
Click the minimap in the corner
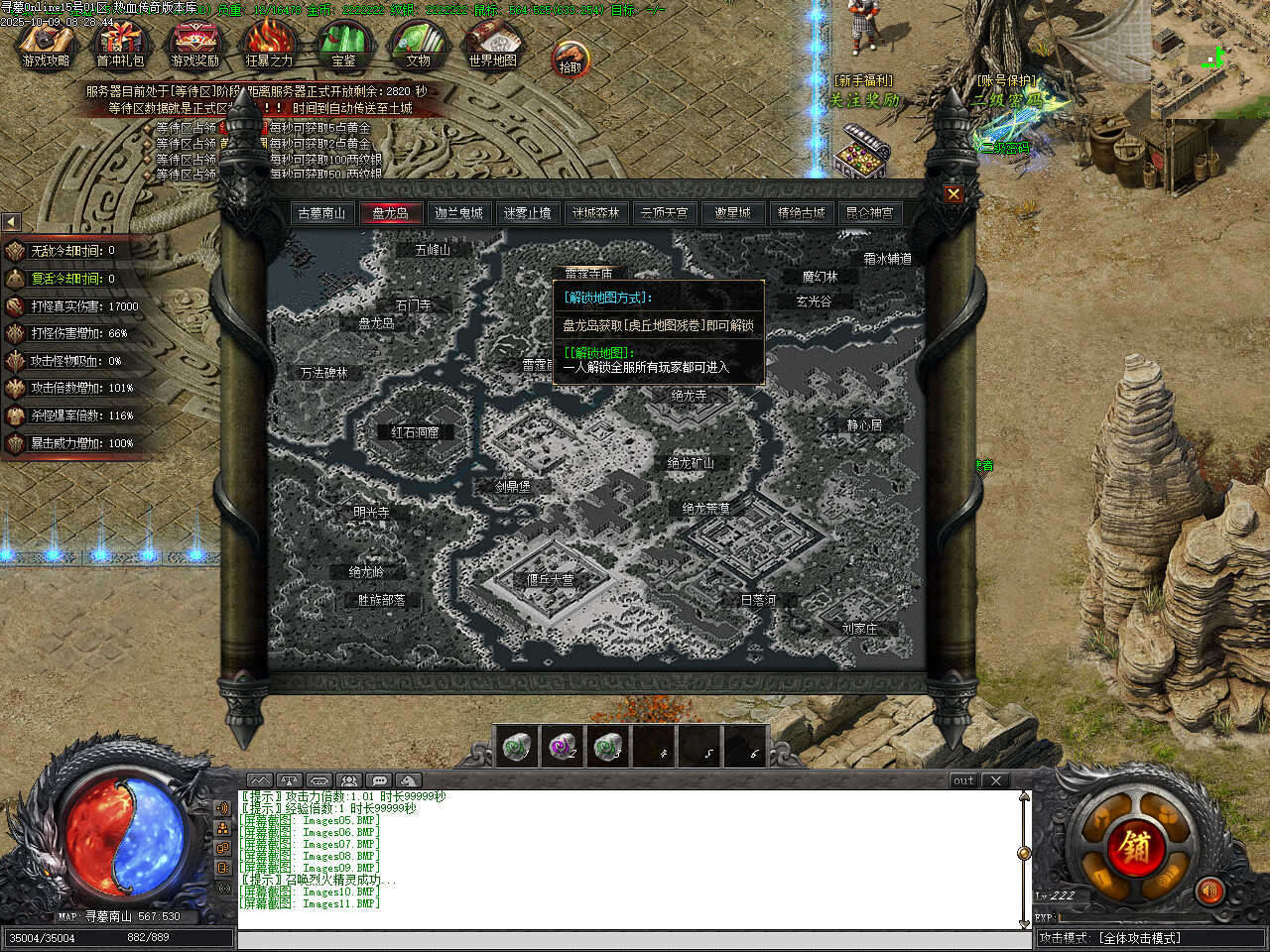1209,59
